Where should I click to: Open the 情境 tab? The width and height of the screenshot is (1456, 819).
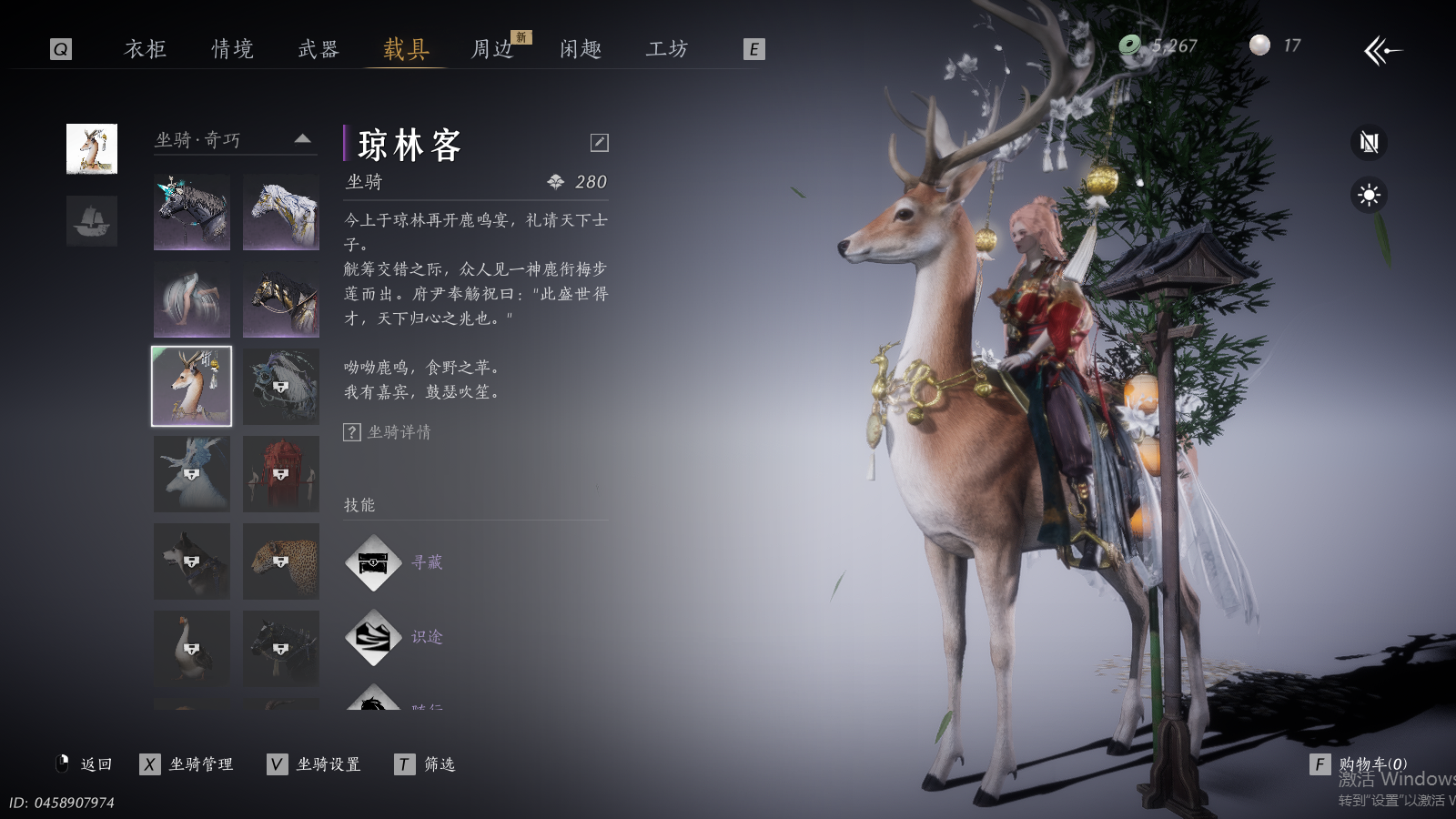[232, 49]
